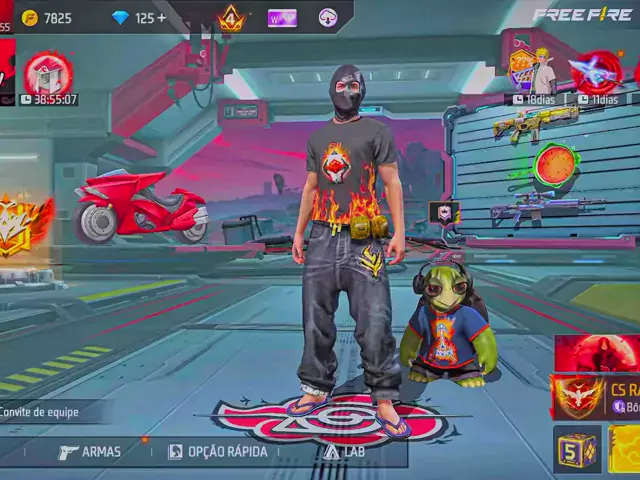Open the ARMAS weapons menu
The image size is (640, 480).
89,452
